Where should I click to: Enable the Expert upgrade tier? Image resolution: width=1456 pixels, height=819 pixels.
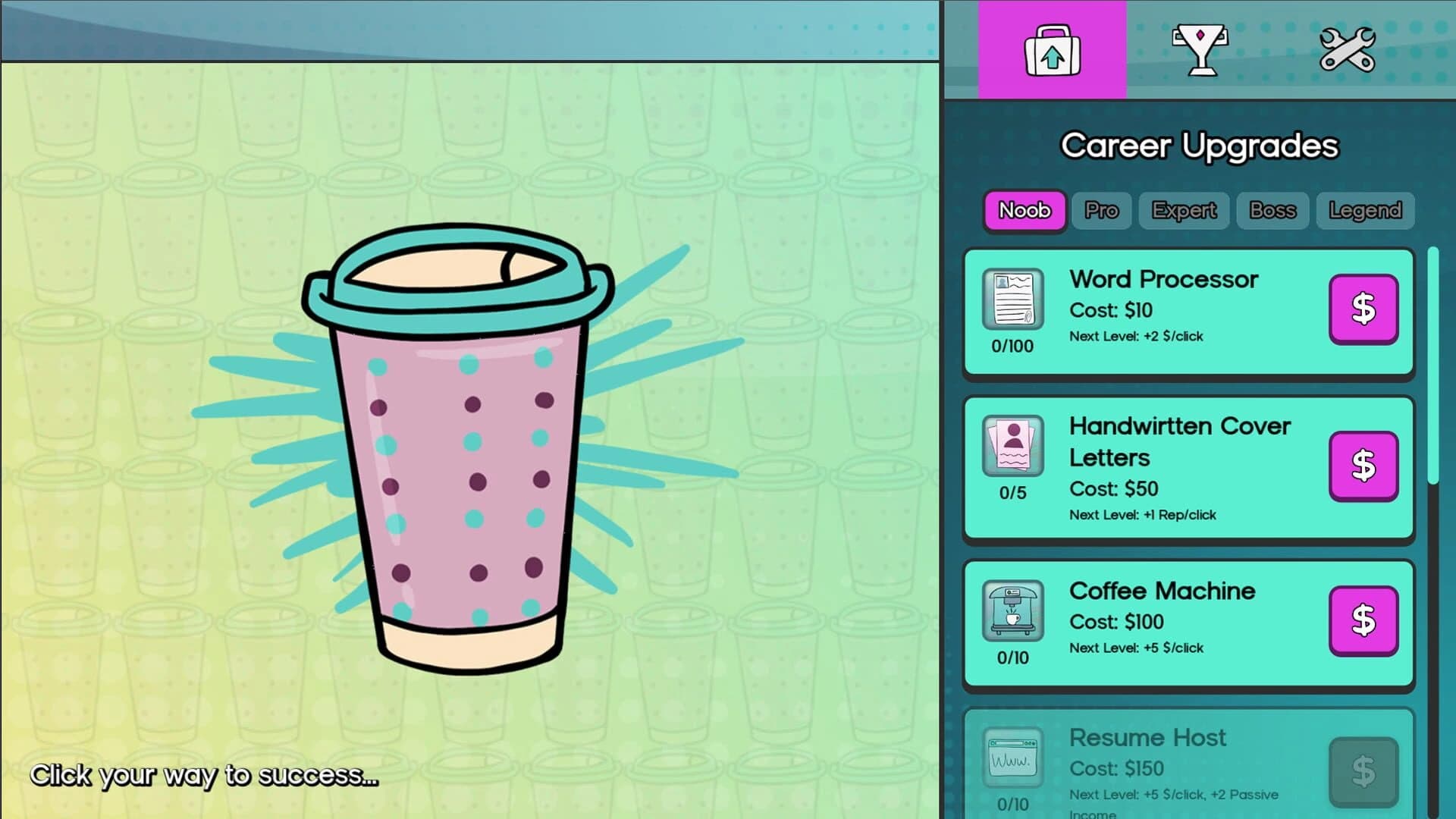1184,211
